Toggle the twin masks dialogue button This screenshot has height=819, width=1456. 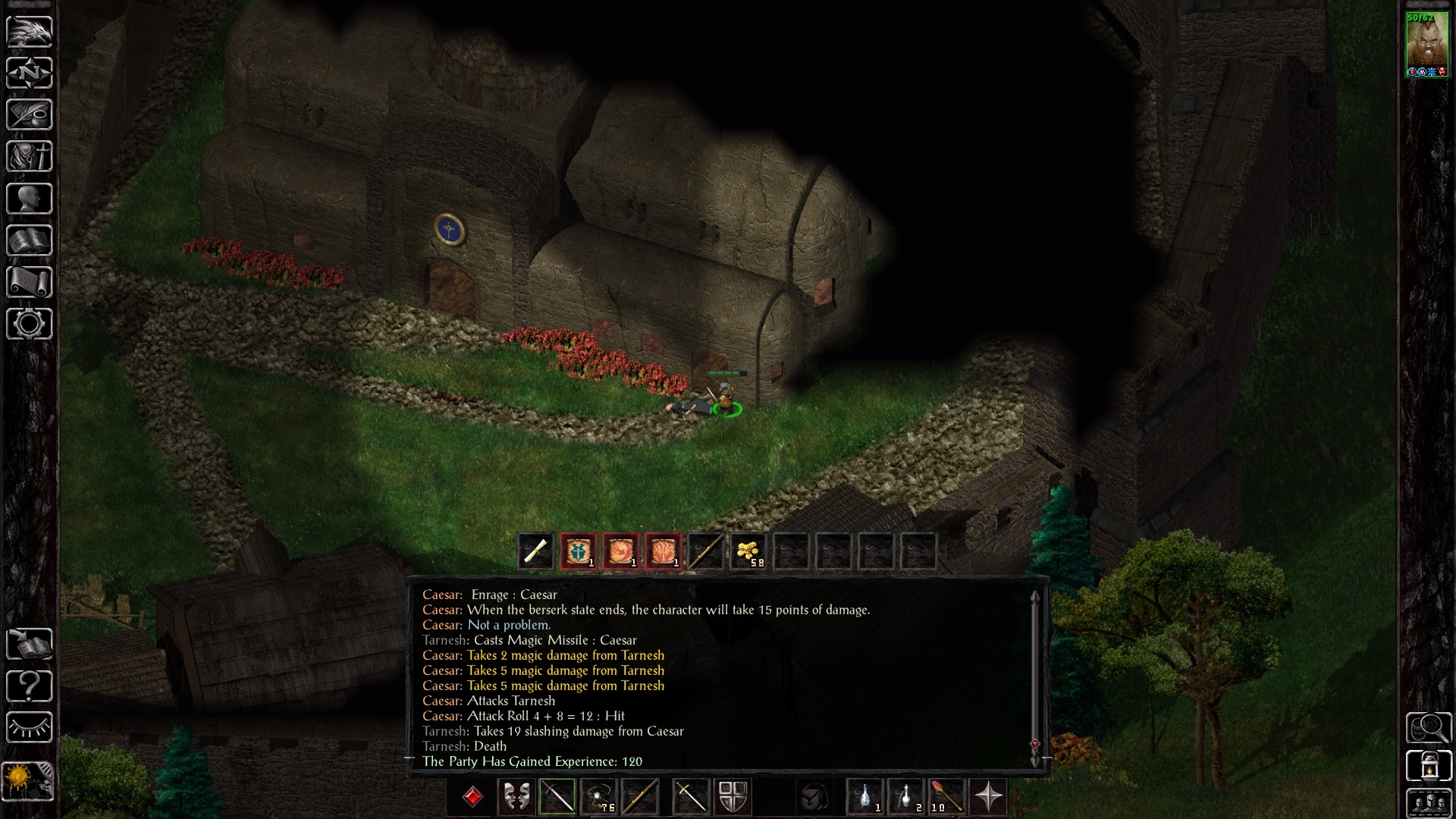coord(516,797)
